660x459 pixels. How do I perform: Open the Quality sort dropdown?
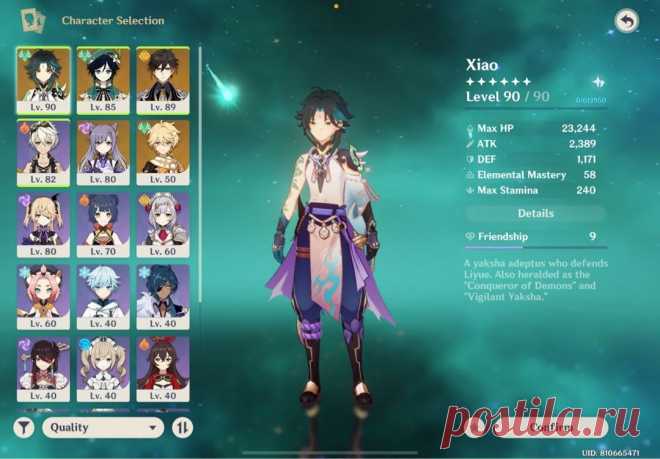(x=102, y=427)
